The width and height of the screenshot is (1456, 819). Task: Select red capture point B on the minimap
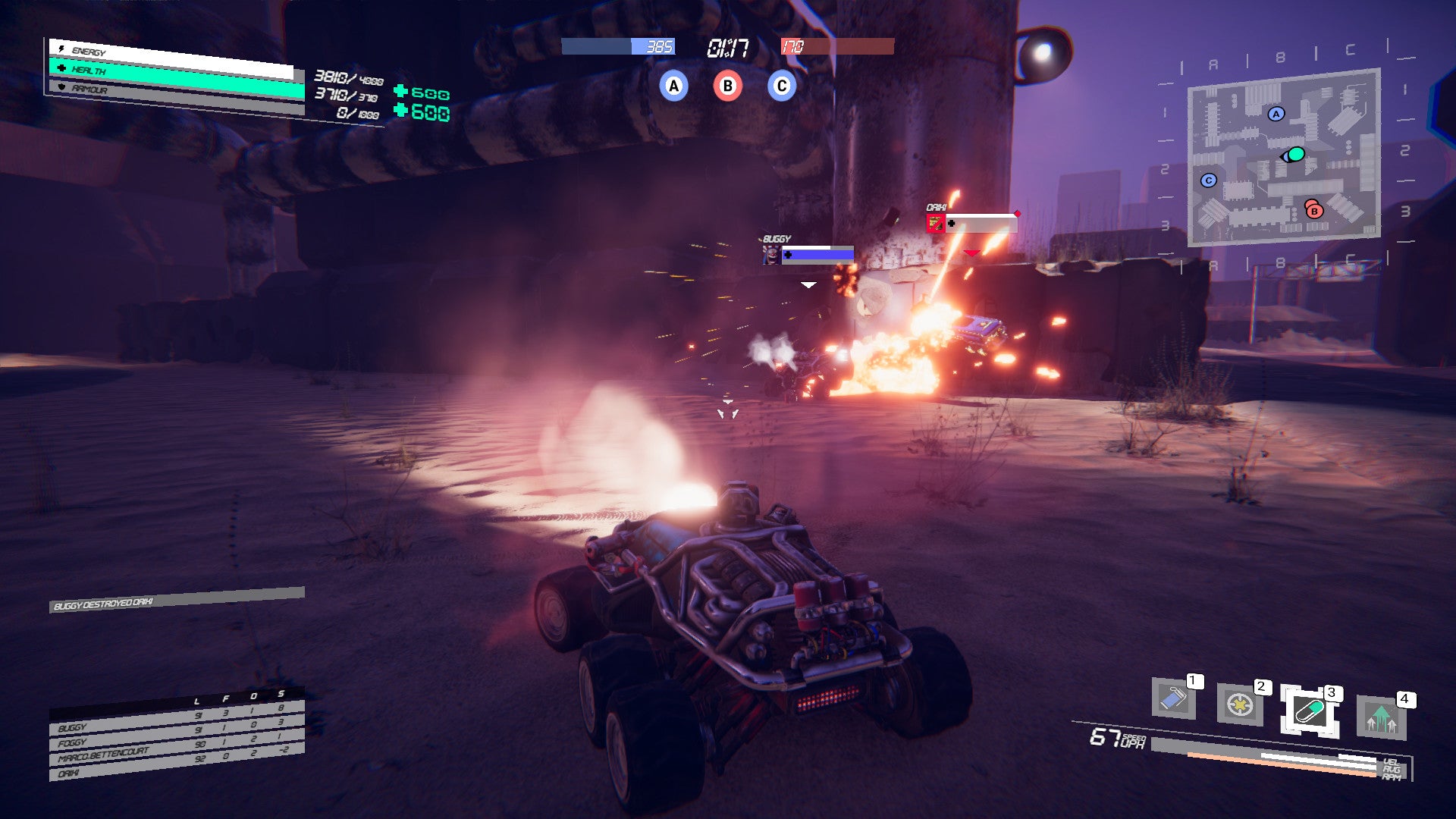(x=1314, y=211)
